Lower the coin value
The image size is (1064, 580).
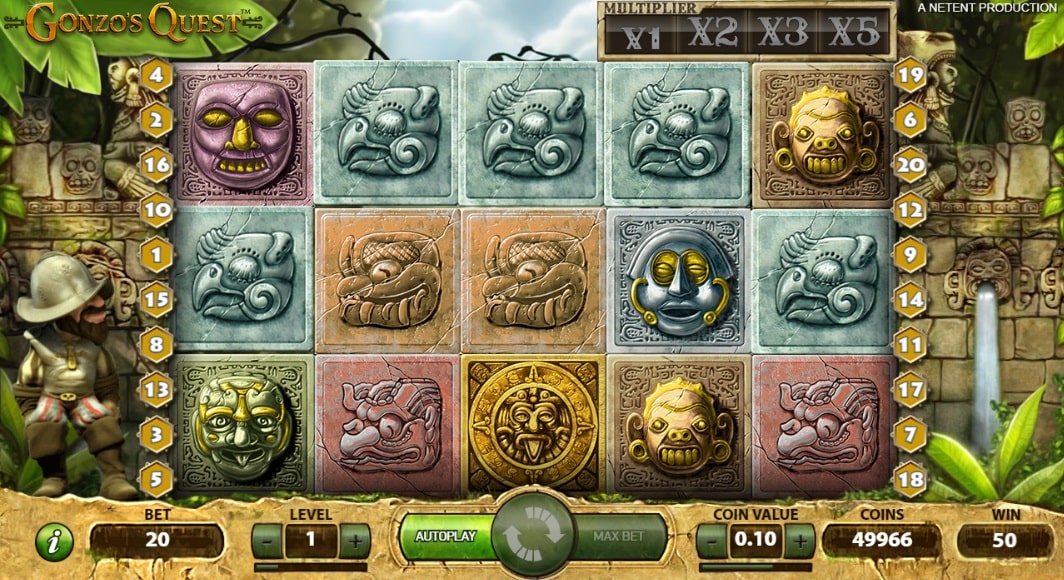pos(711,541)
